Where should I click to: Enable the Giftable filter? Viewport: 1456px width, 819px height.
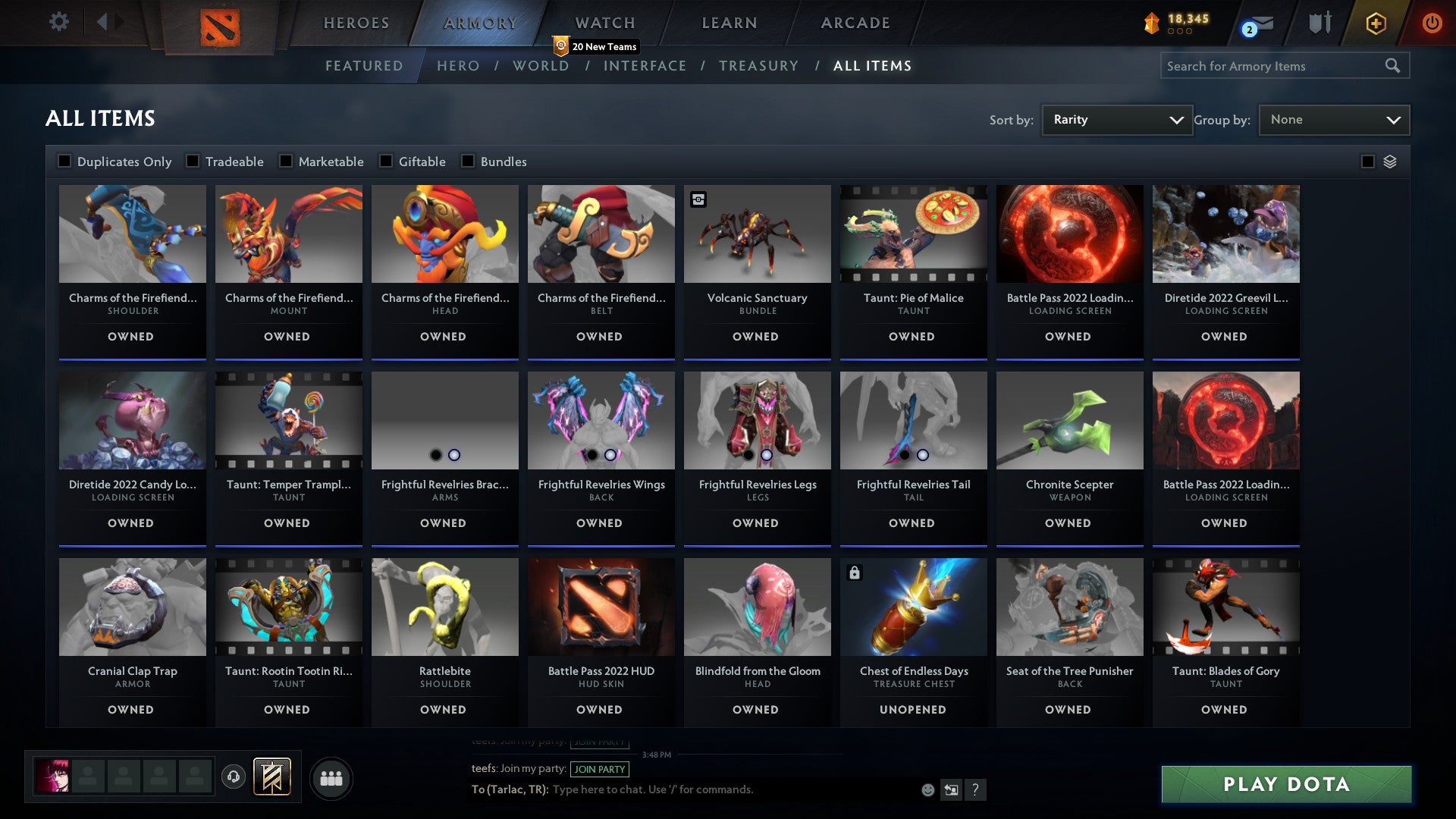pos(388,161)
